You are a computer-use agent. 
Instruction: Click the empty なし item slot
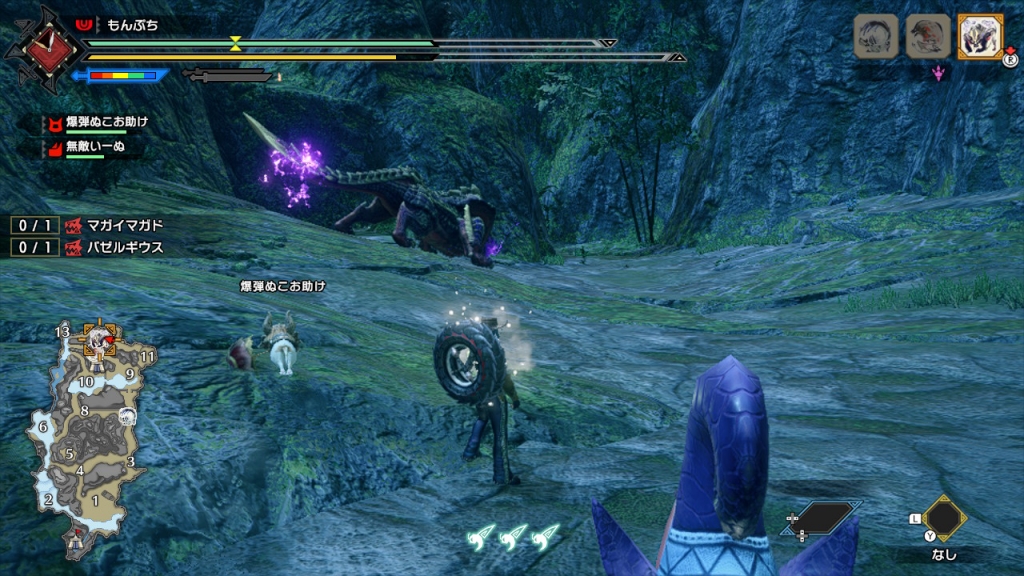pyautogui.click(x=944, y=518)
